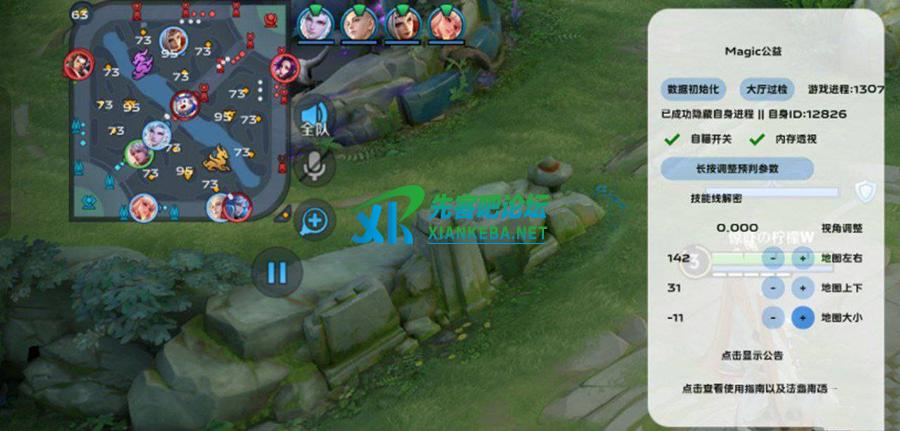Screen dimensions: 900x431
Task: Decrease the 地图大小 value with minus
Action: 773,318
